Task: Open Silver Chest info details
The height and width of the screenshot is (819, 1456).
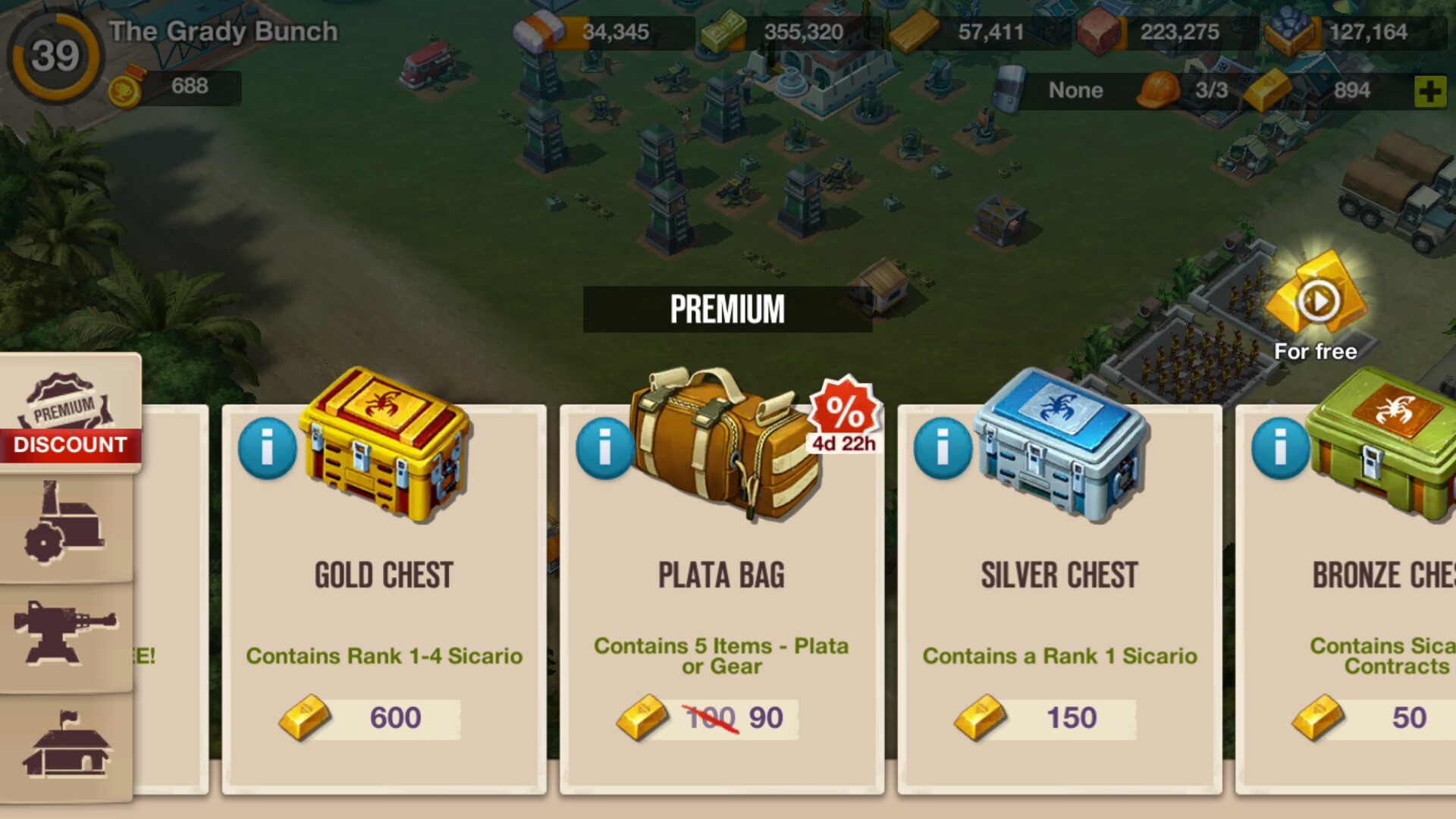Action: click(x=943, y=449)
